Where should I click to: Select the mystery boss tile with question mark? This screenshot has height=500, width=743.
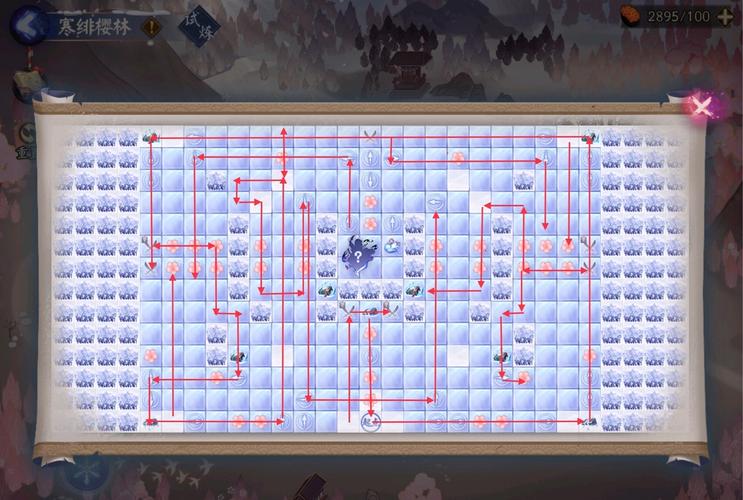[357, 256]
